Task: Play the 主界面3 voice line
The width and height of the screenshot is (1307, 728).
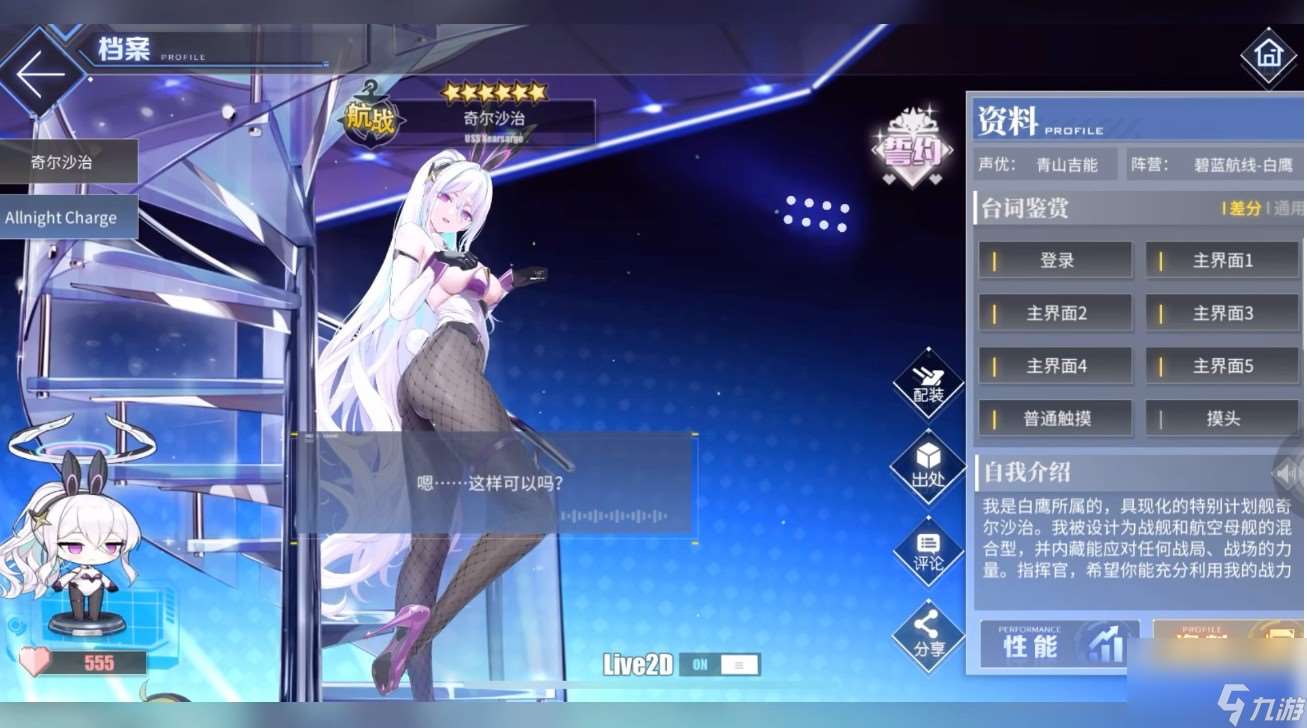Action: tap(1222, 313)
